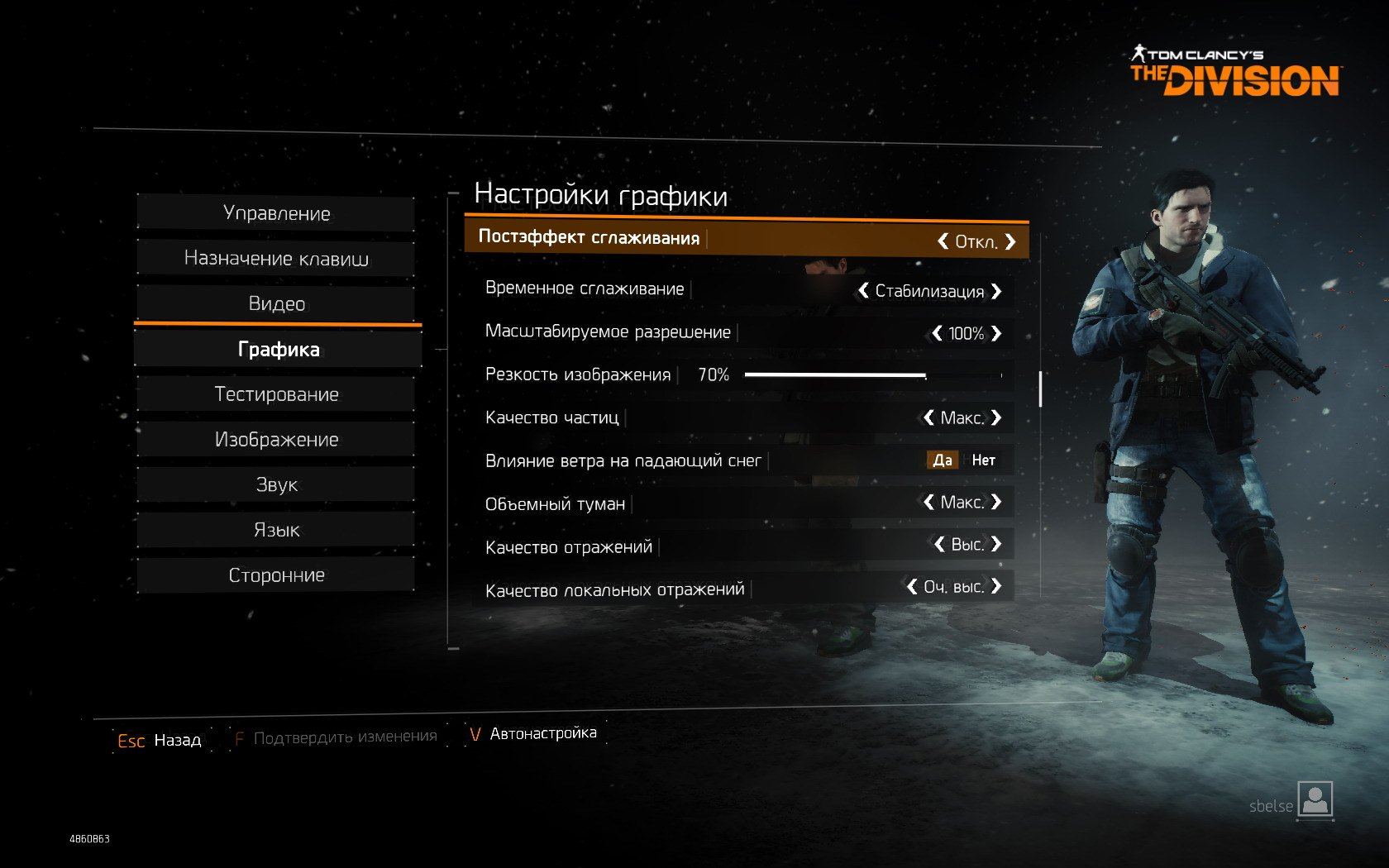
Task: Click right arrow for Качество локальных отражений
Action: [996, 586]
